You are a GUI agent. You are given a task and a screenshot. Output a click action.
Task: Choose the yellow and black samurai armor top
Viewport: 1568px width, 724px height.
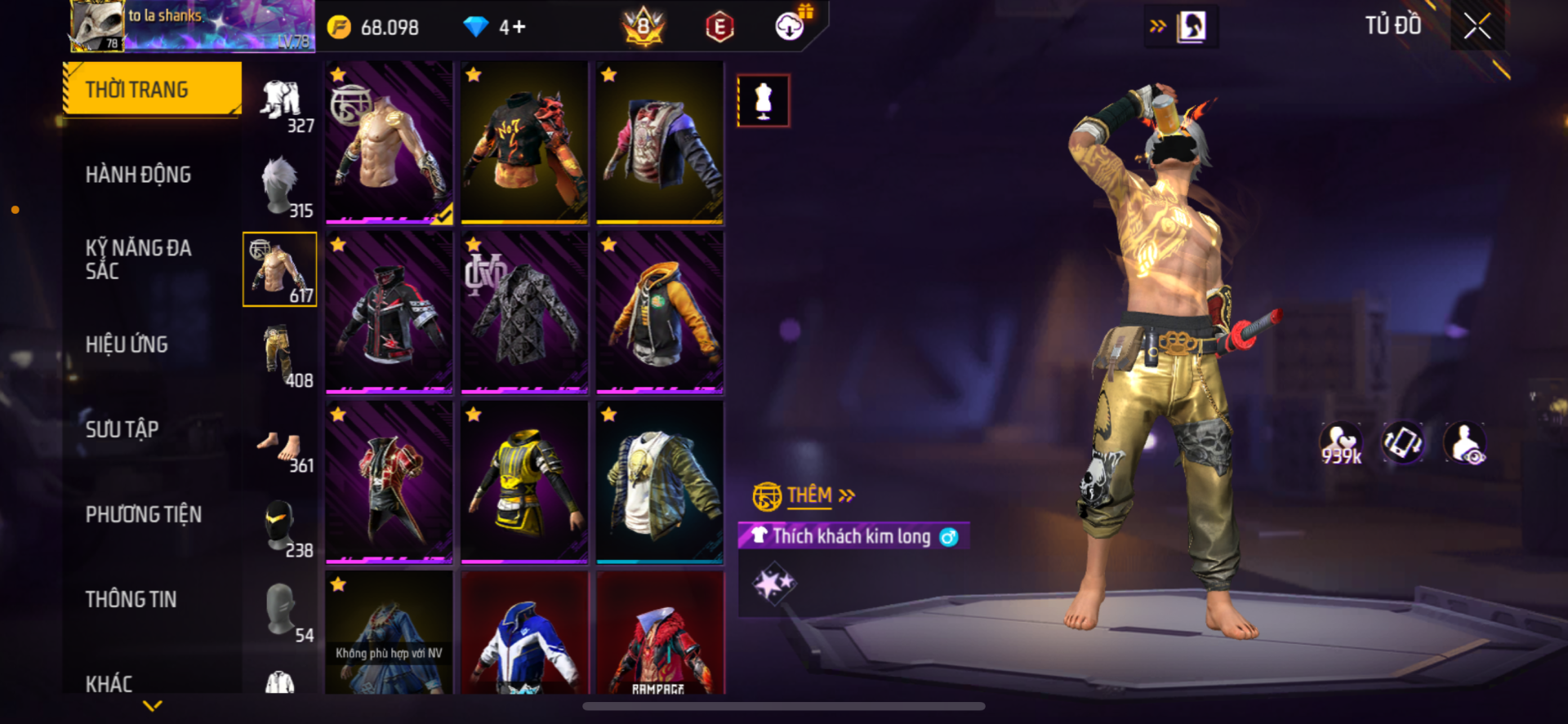tap(524, 482)
